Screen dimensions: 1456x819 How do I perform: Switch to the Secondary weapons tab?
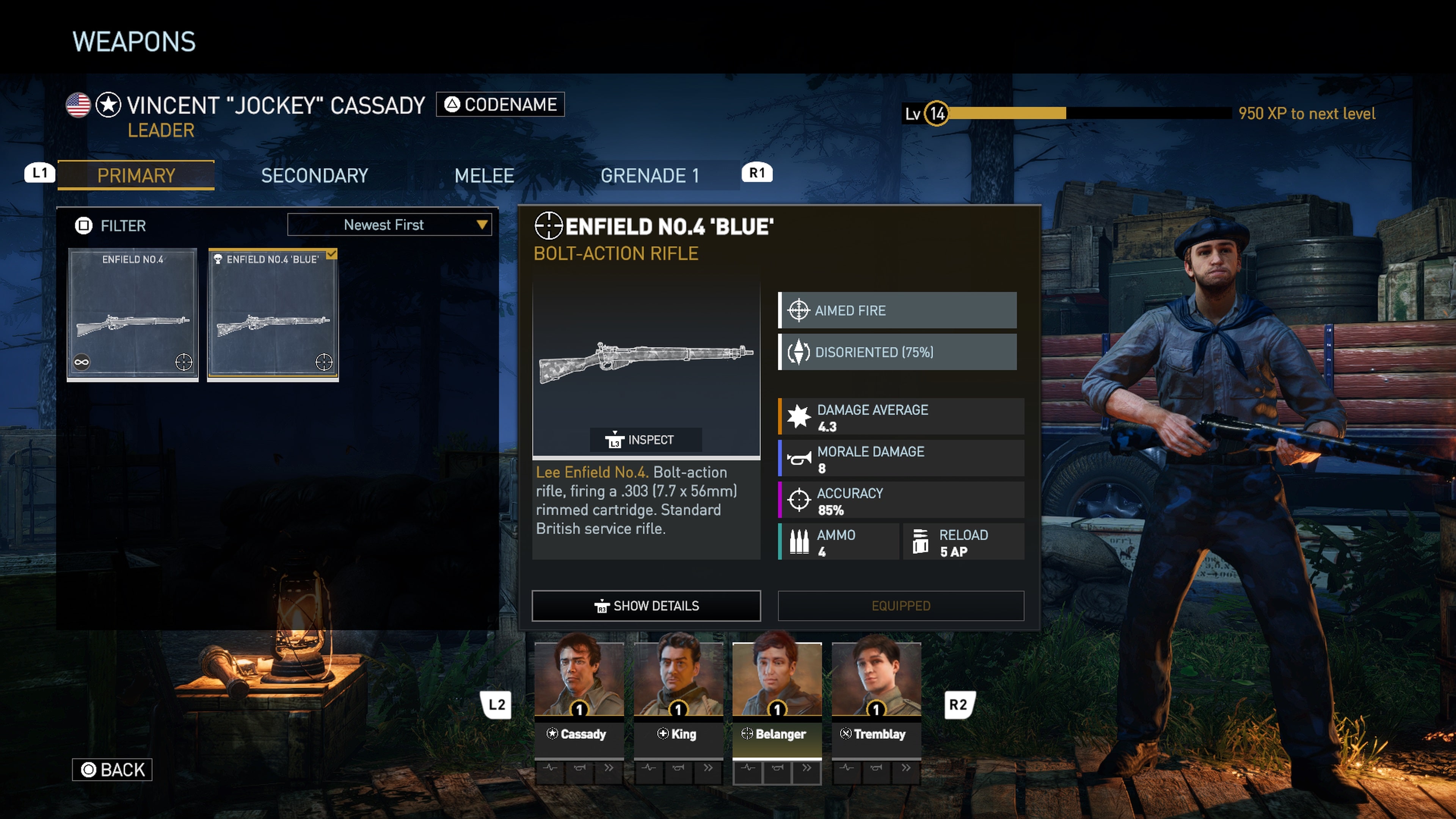coord(314,175)
